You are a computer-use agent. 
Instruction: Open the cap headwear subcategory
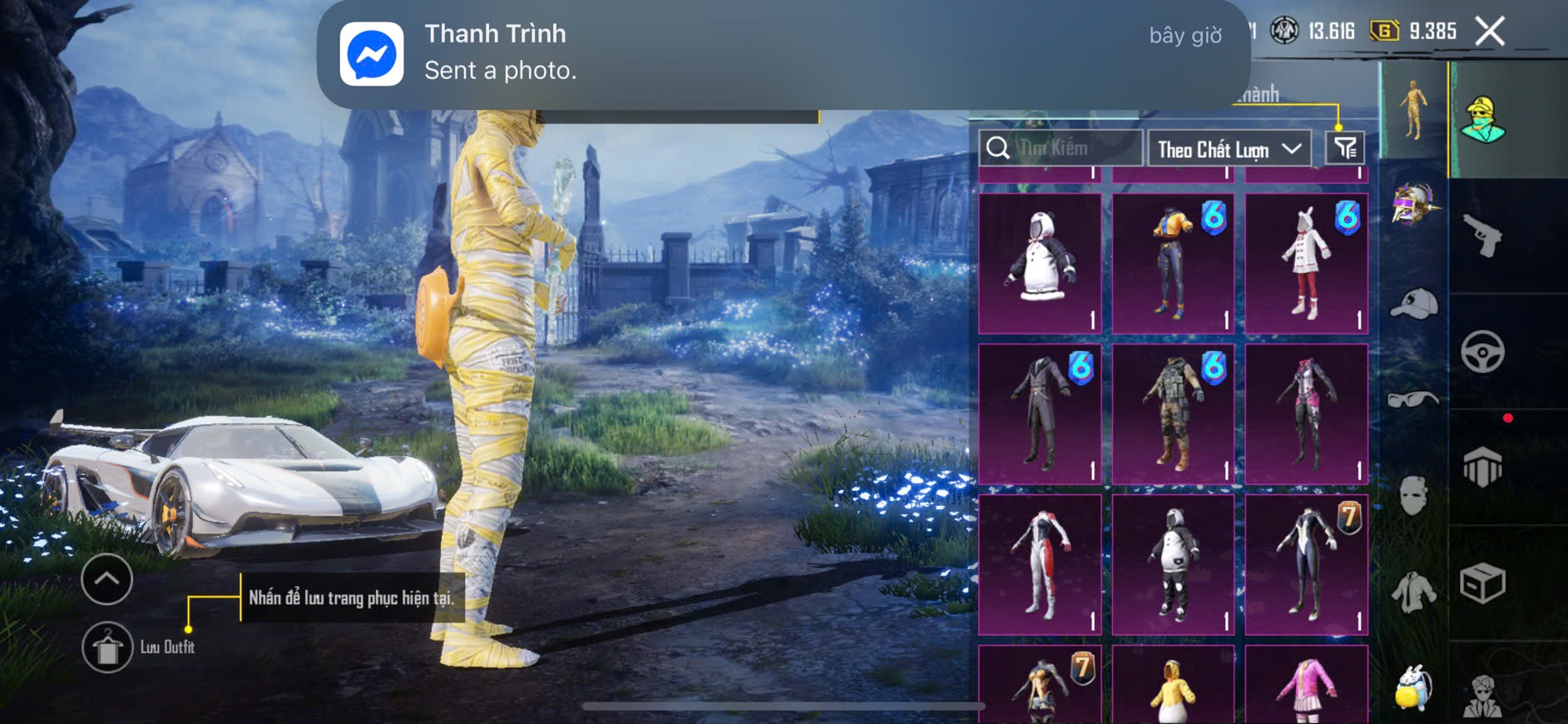[1413, 303]
